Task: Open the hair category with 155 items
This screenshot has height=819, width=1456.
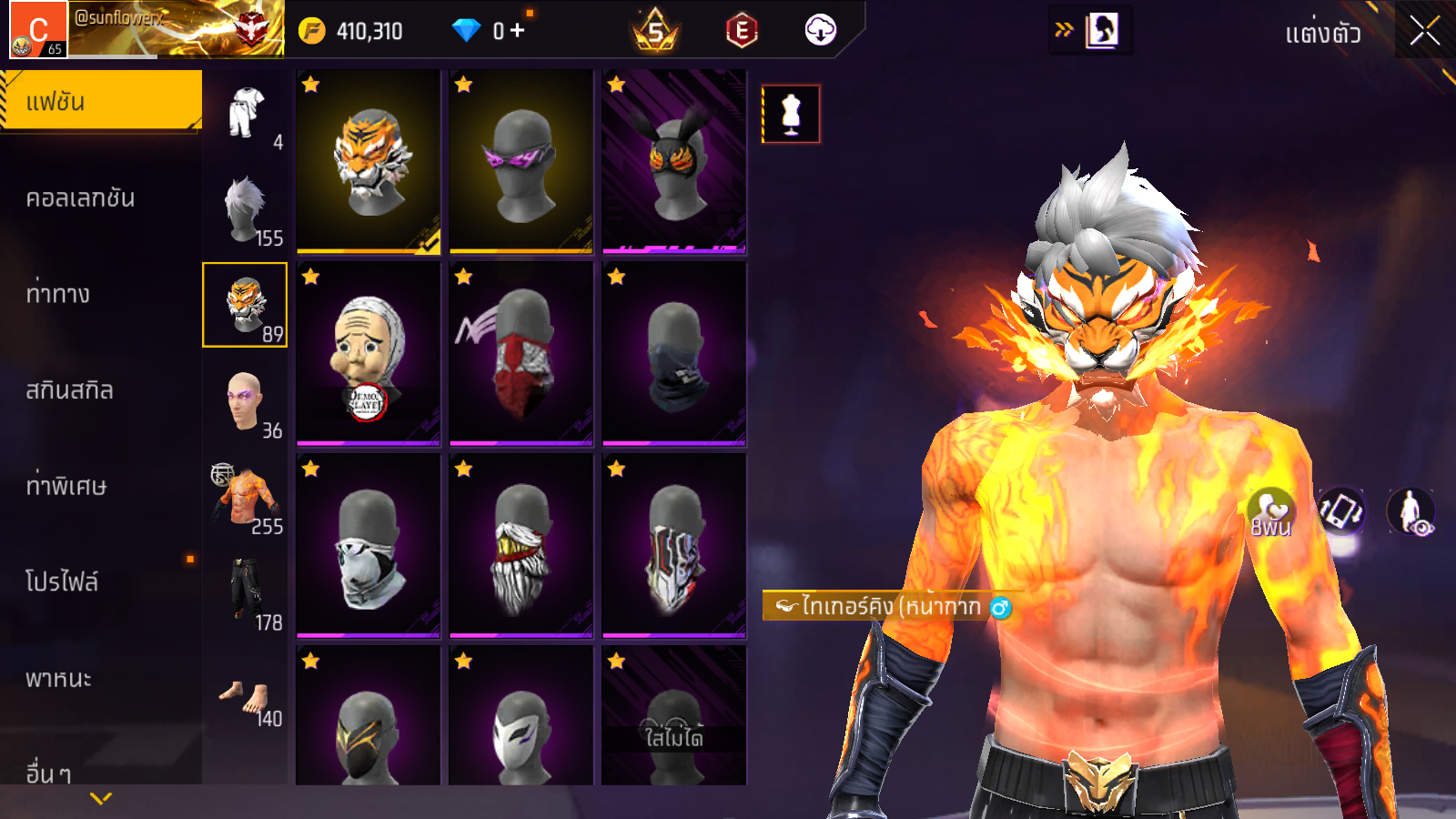Action: 246,209
